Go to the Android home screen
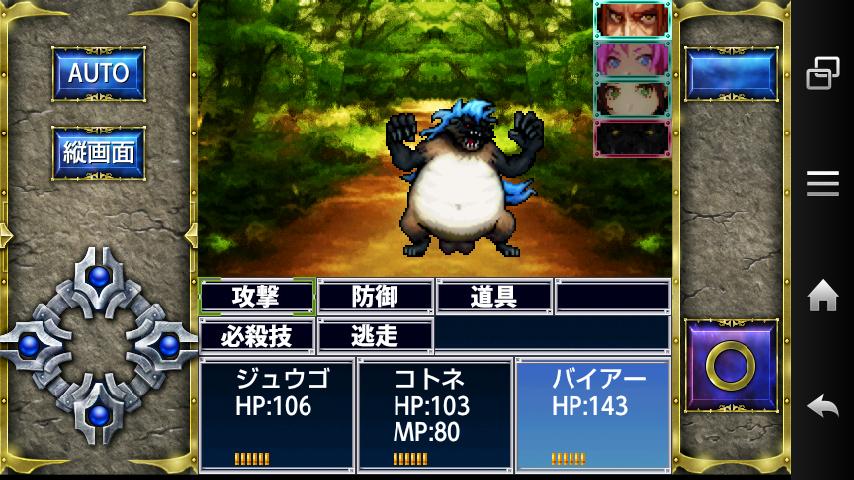 (x=822, y=296)
